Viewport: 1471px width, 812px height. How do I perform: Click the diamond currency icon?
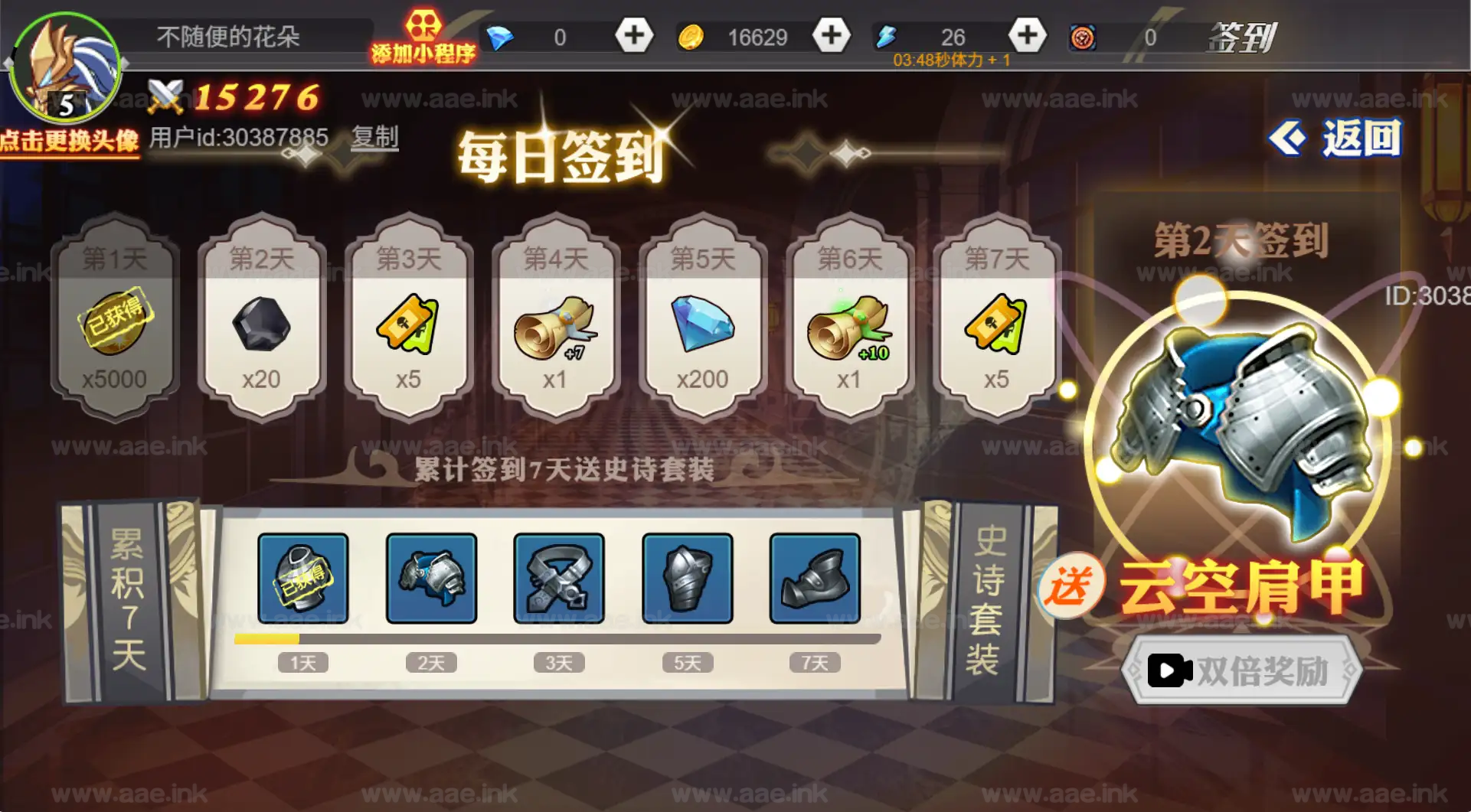(x=502, y=34)
